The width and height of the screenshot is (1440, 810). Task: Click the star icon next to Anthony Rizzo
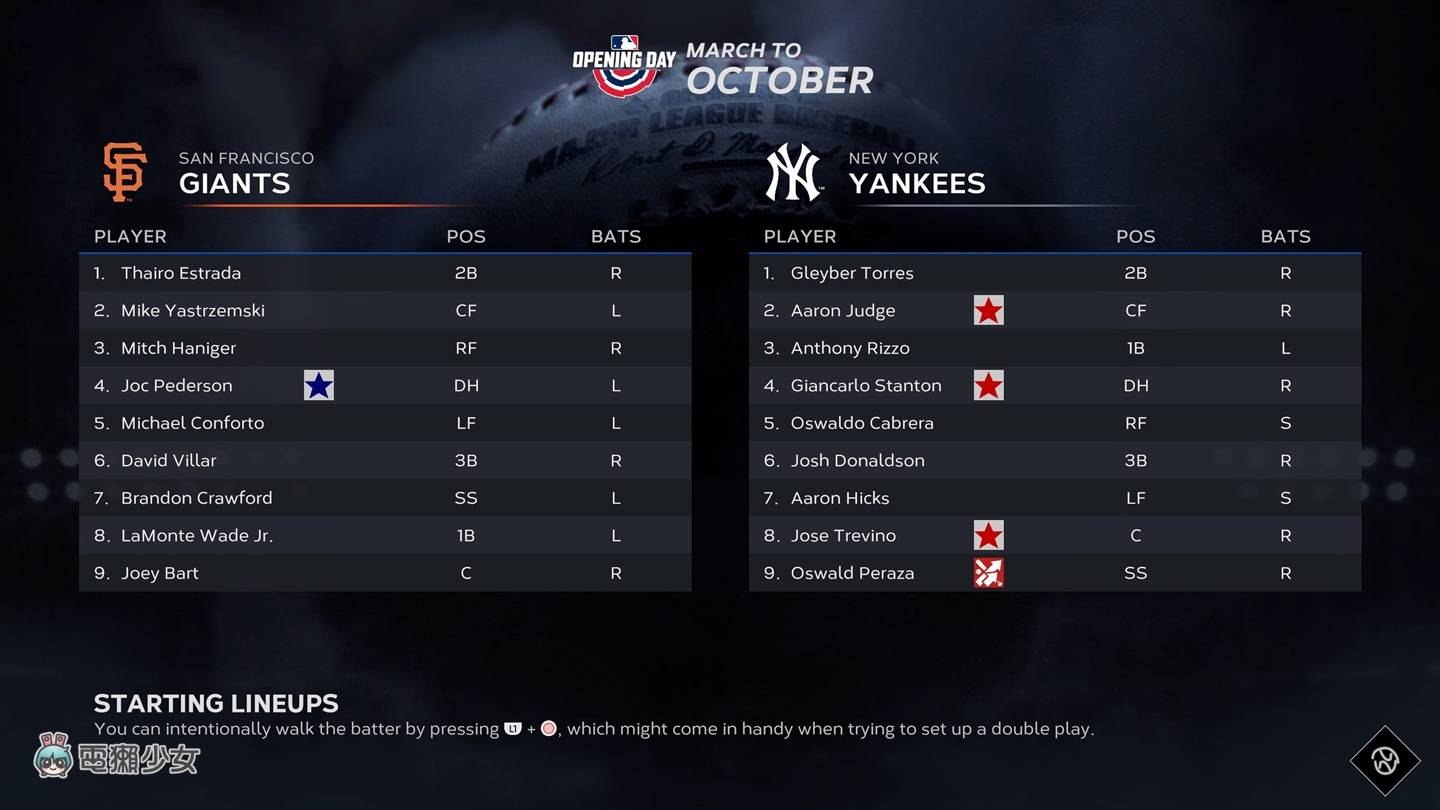[x=988, y=347]
